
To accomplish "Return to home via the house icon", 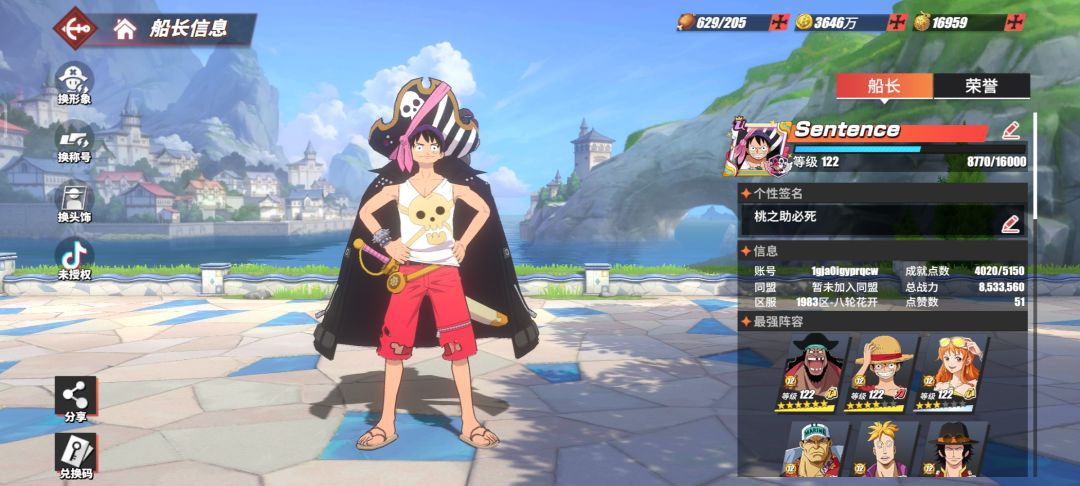I will (x=125, y=28).
